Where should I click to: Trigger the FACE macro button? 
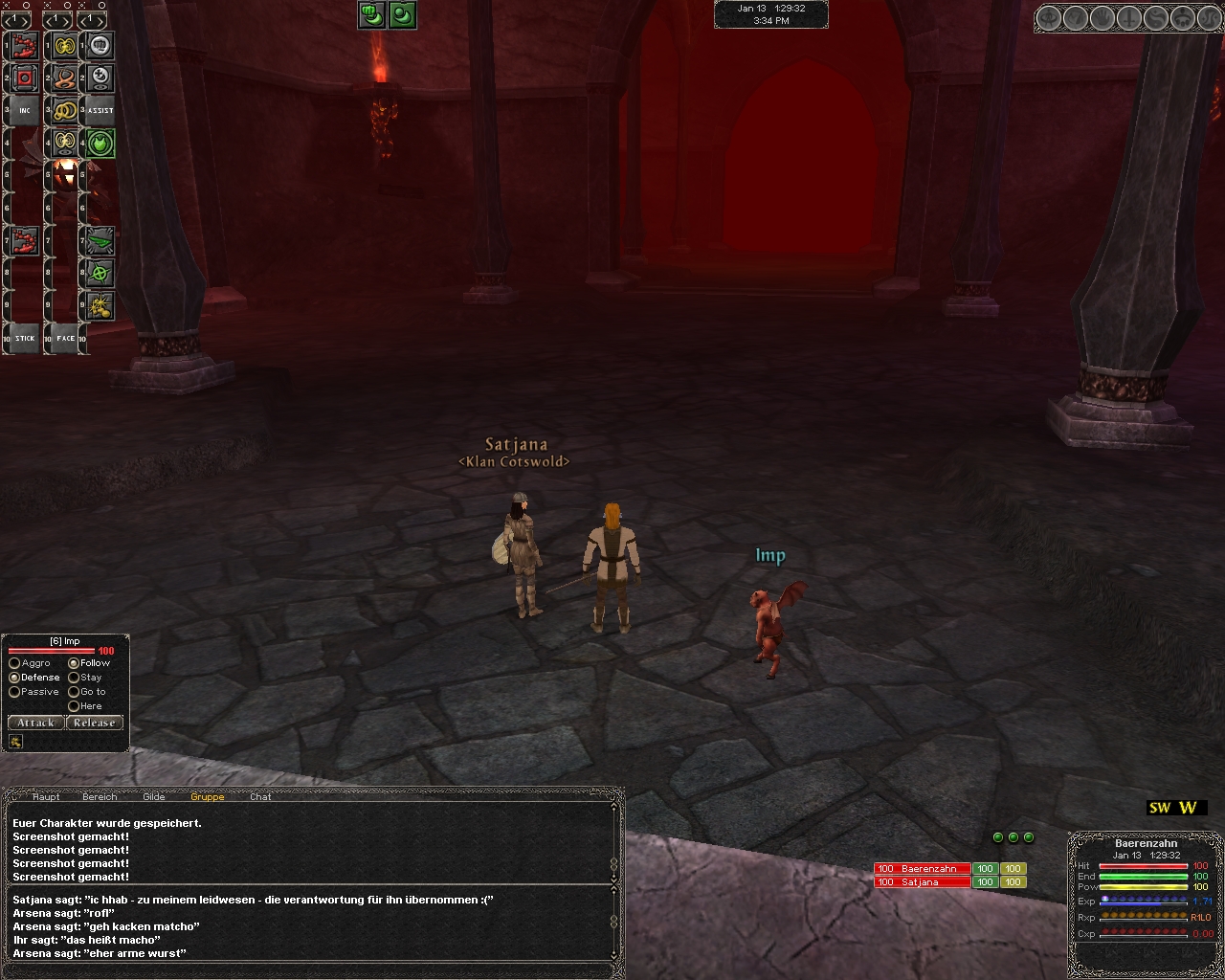(65, 338)
